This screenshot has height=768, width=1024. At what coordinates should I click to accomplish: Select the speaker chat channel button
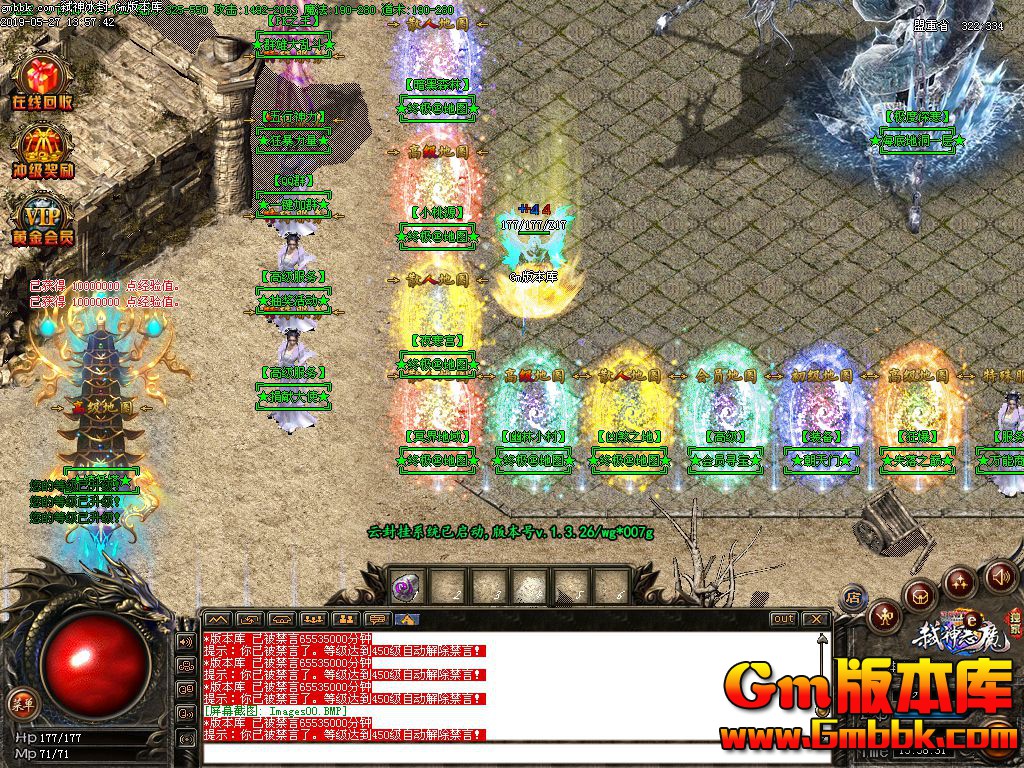186,641
